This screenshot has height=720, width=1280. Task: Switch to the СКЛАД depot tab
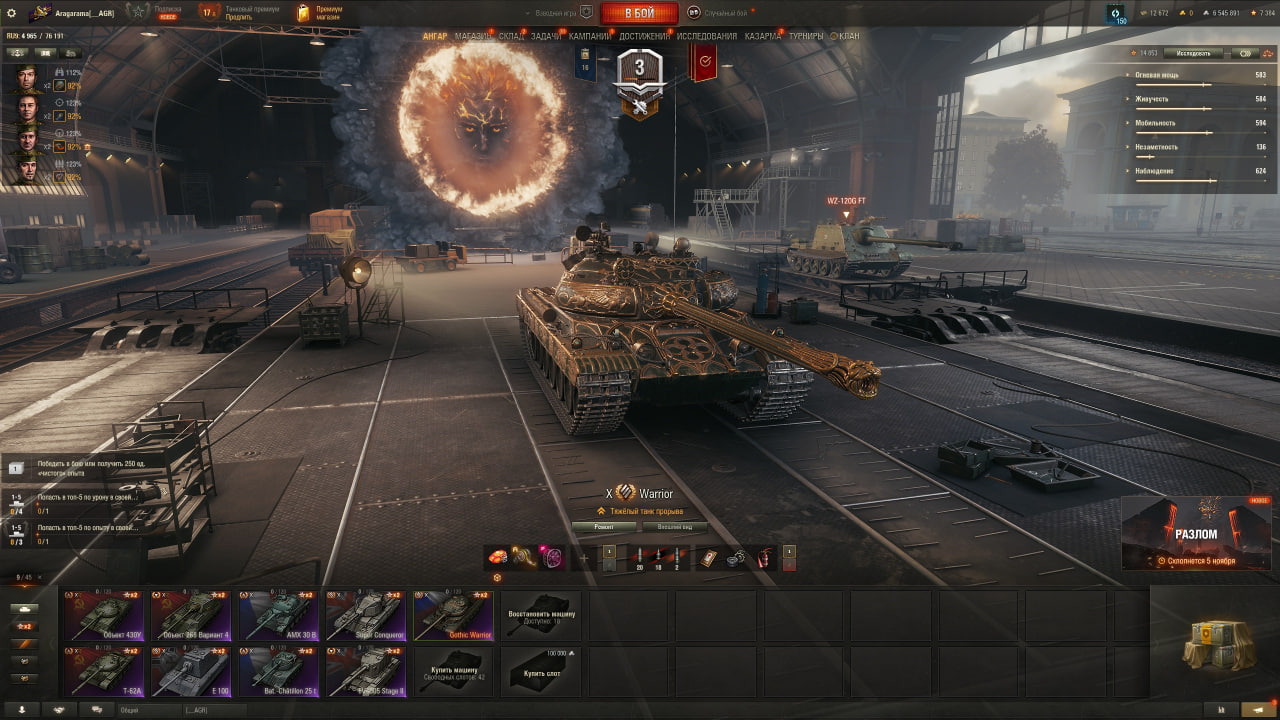(x=511, y=36)
